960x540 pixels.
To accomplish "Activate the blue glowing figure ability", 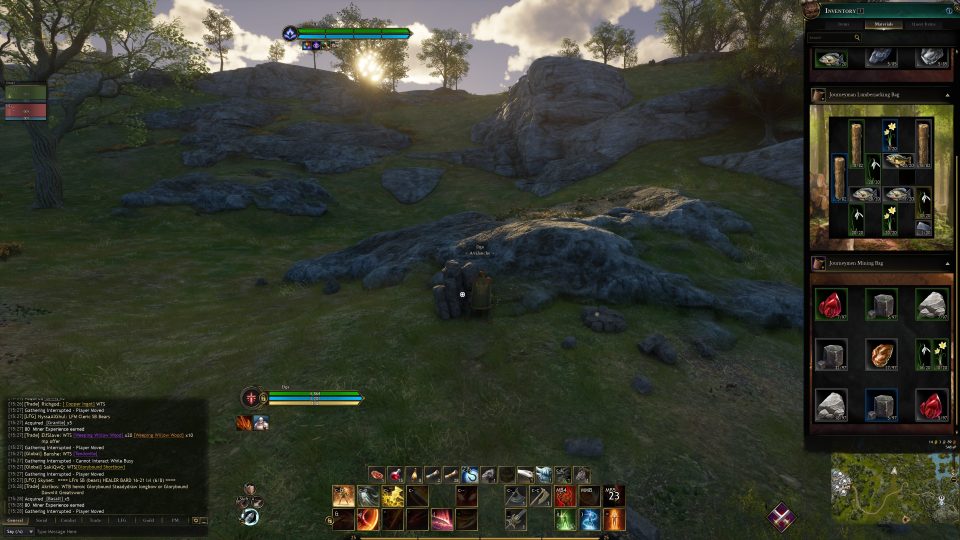I will [x=590, y=519].
